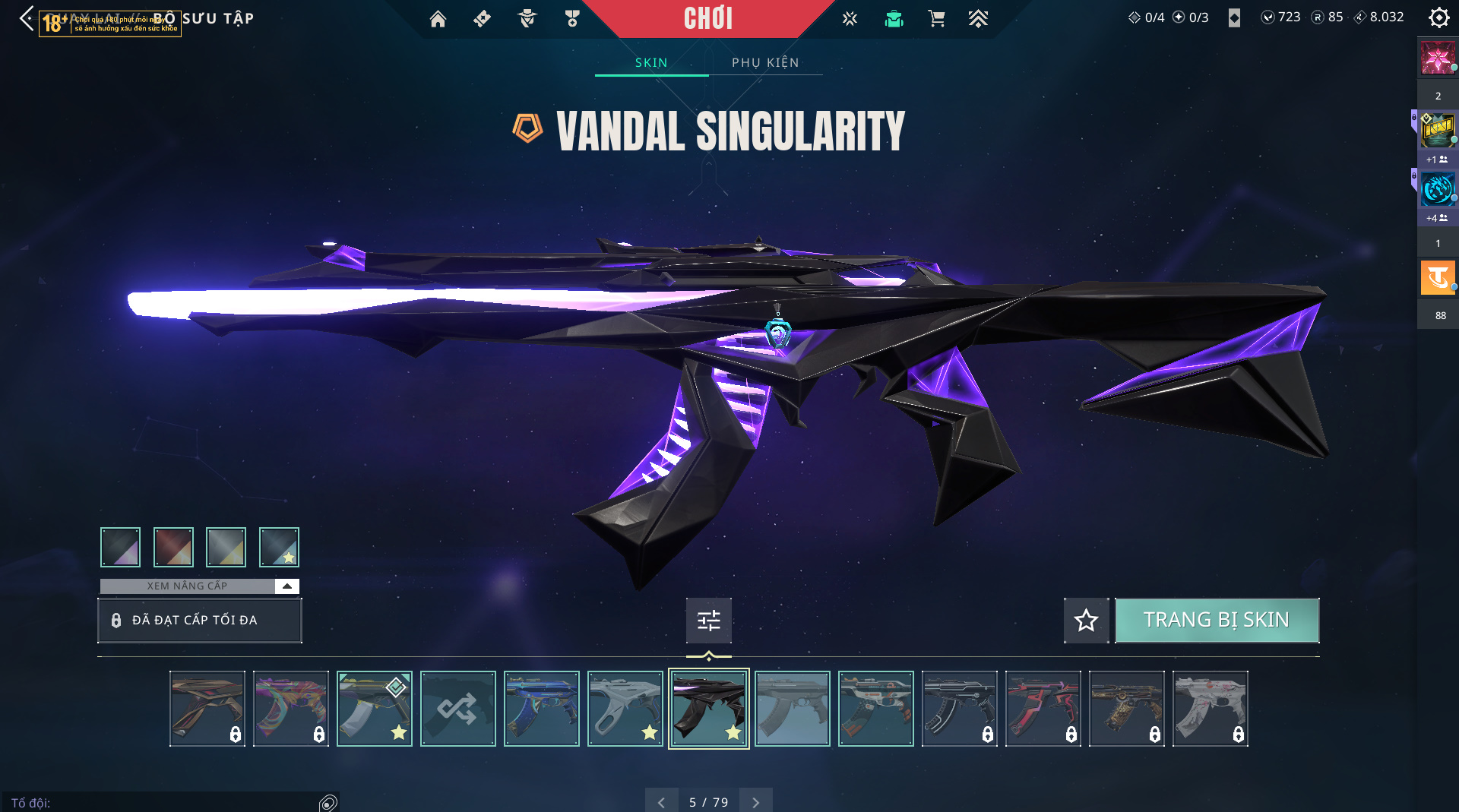Open the skin filter sliders button
Screen dimensions: 1459x812
[x=708, y=620]
